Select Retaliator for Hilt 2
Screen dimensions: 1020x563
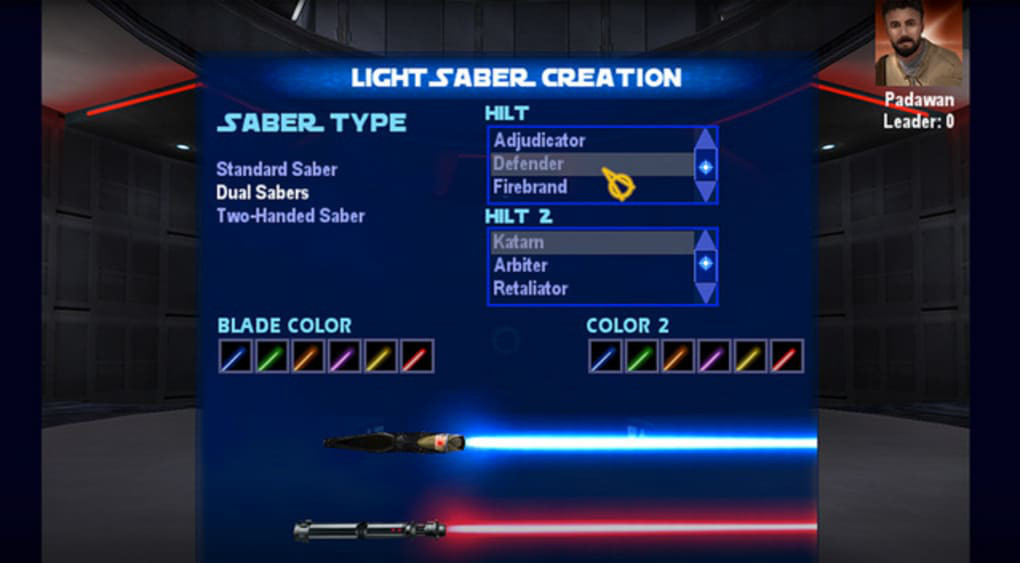[x=530, y=288]
